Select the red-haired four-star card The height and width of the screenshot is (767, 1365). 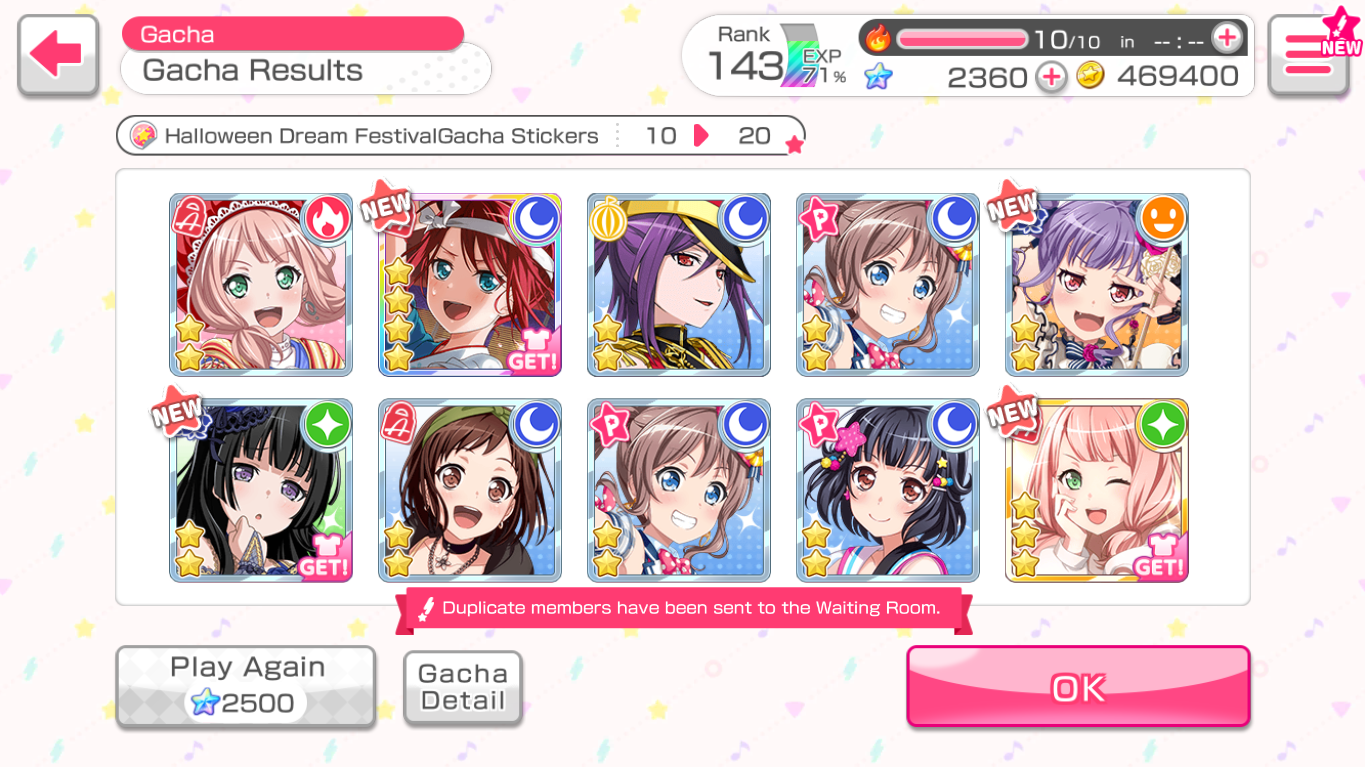pyautogui.click(x=470, y=285)
